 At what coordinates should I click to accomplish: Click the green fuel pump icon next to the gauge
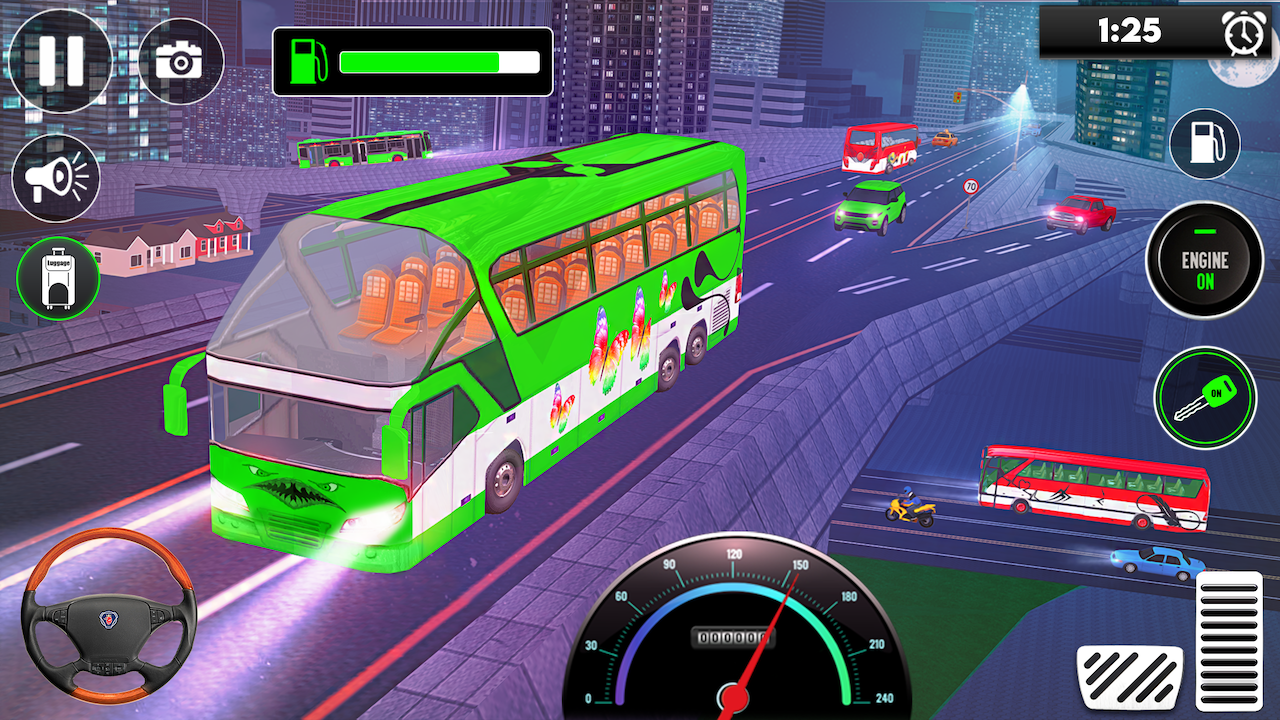[308, 61]
